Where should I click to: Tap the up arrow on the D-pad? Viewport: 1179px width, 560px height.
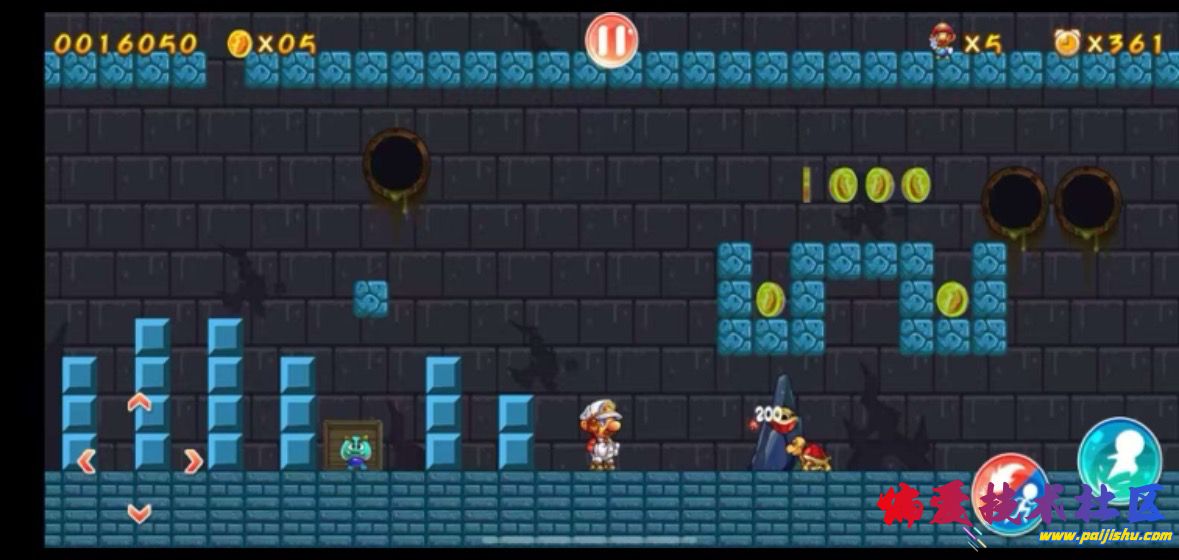pyautogui.click(x=139, y=403)
